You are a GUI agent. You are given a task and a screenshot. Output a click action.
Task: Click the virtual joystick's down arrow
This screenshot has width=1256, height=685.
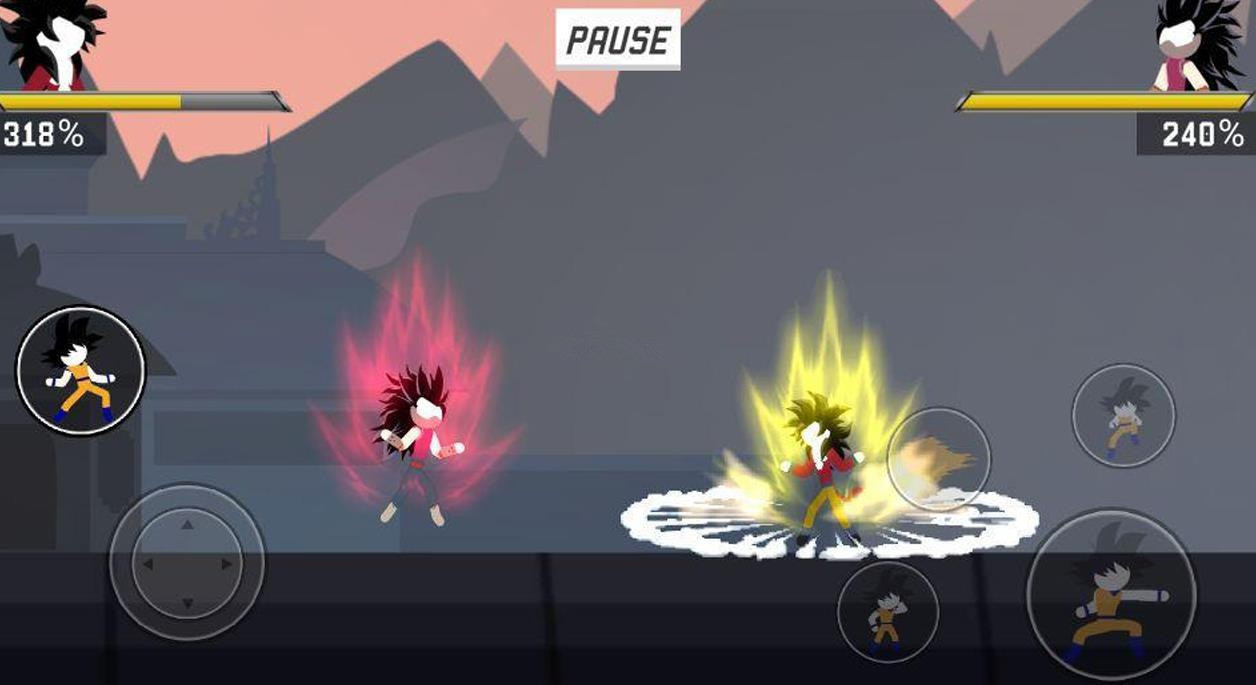coord(187,604)
